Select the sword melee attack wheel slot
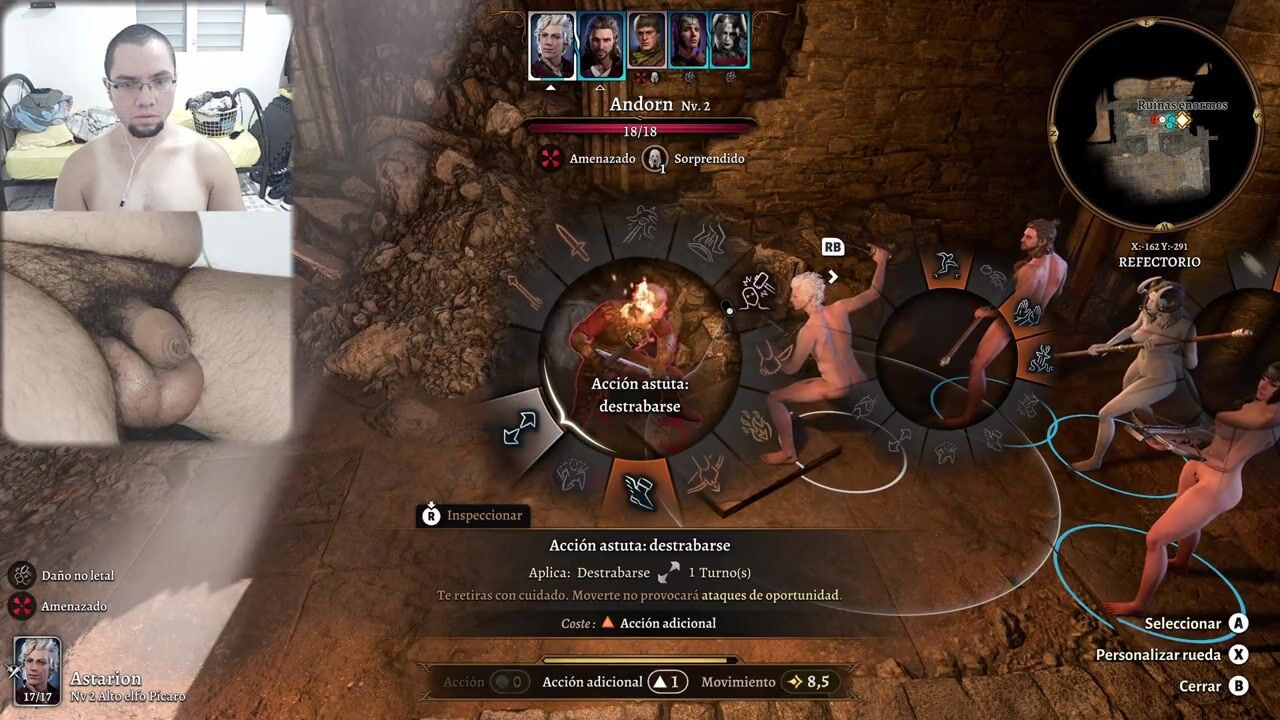This screenshot has width=1280, height=720. tap(572, 242)
